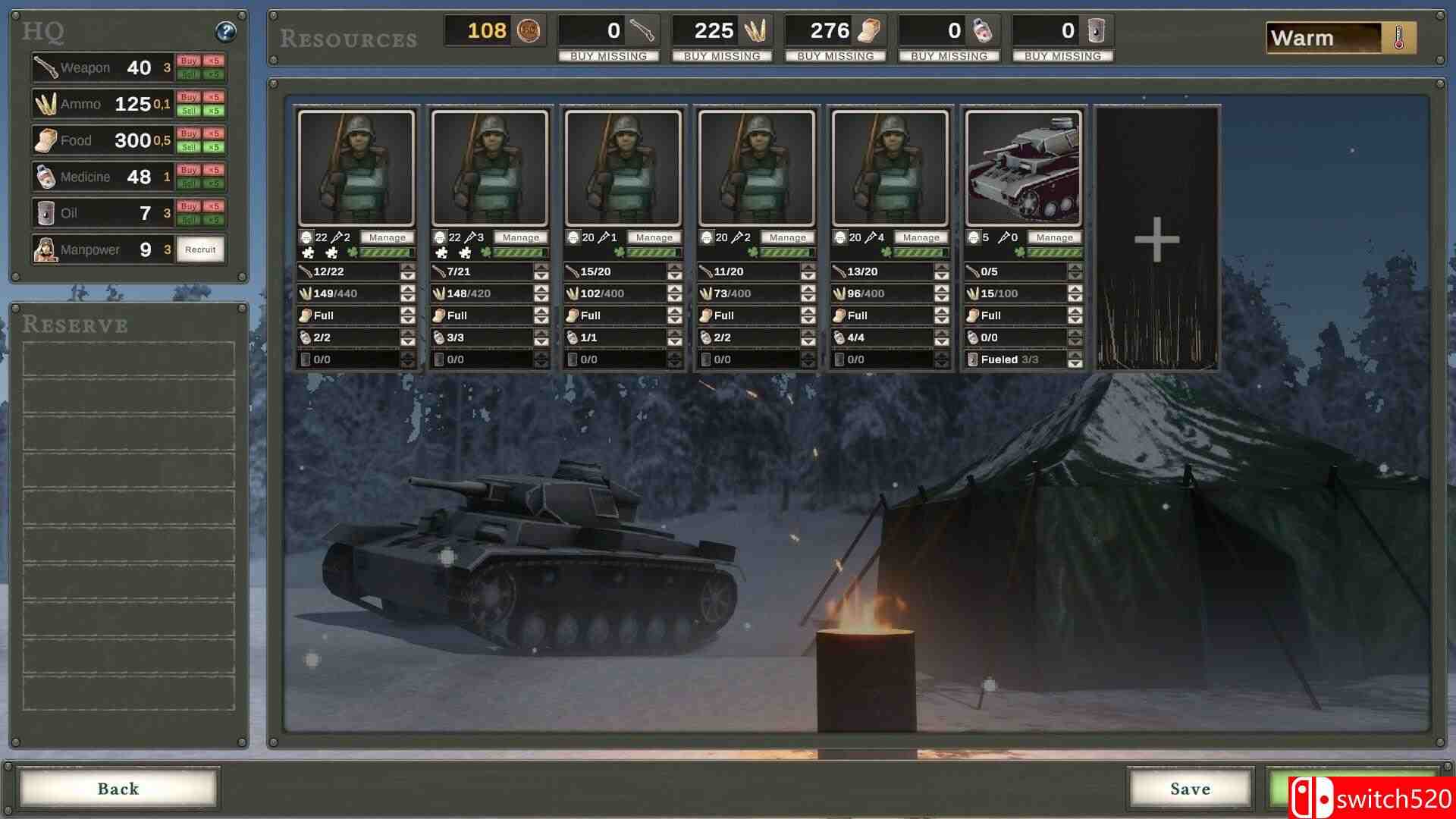This screenshot has height=819, width=1456.
Task: Click the plus slot to add a unit
Action: (x=1156, y=239)
